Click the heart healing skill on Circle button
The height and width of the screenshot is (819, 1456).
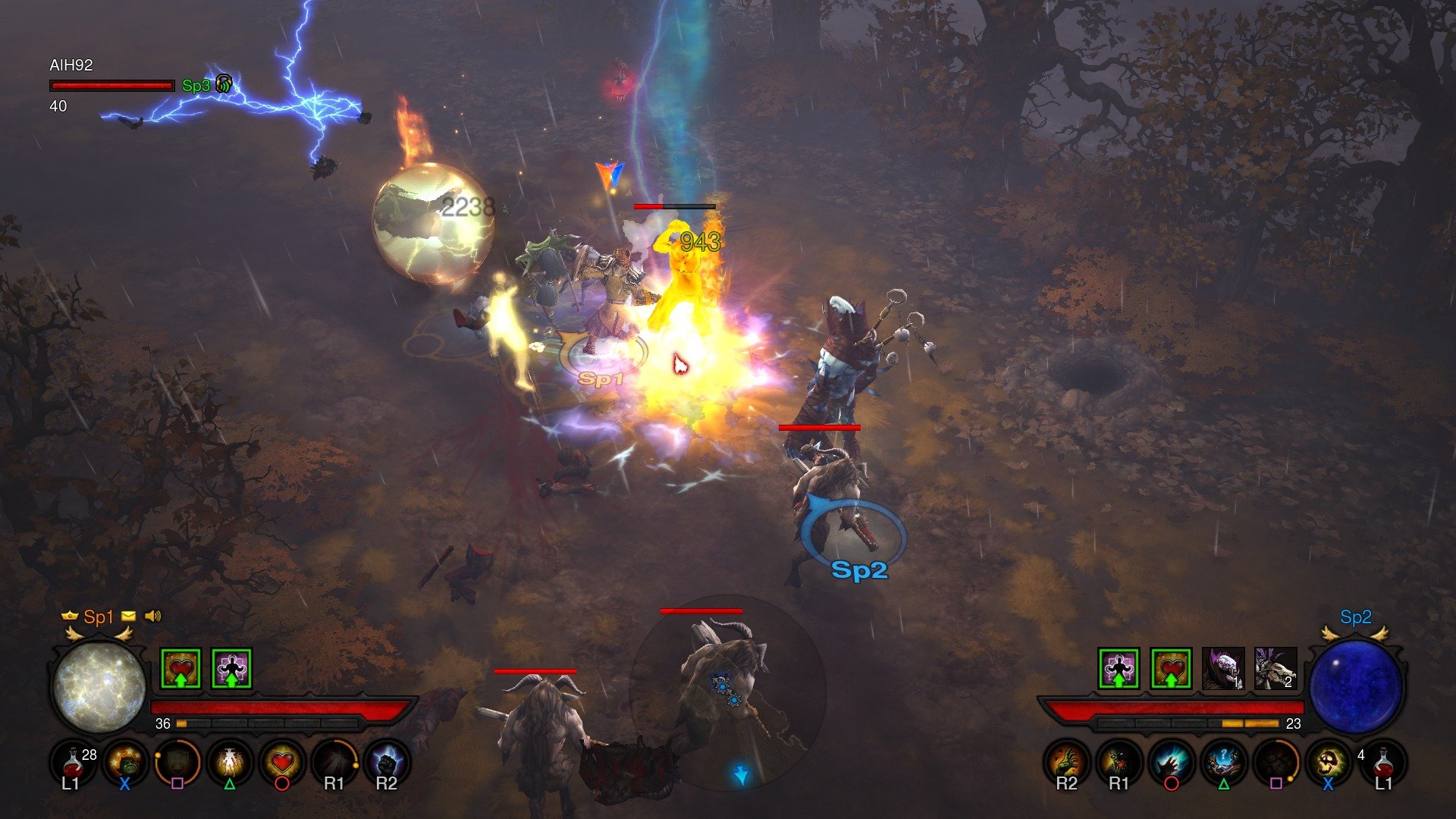[x=281, y=760]
